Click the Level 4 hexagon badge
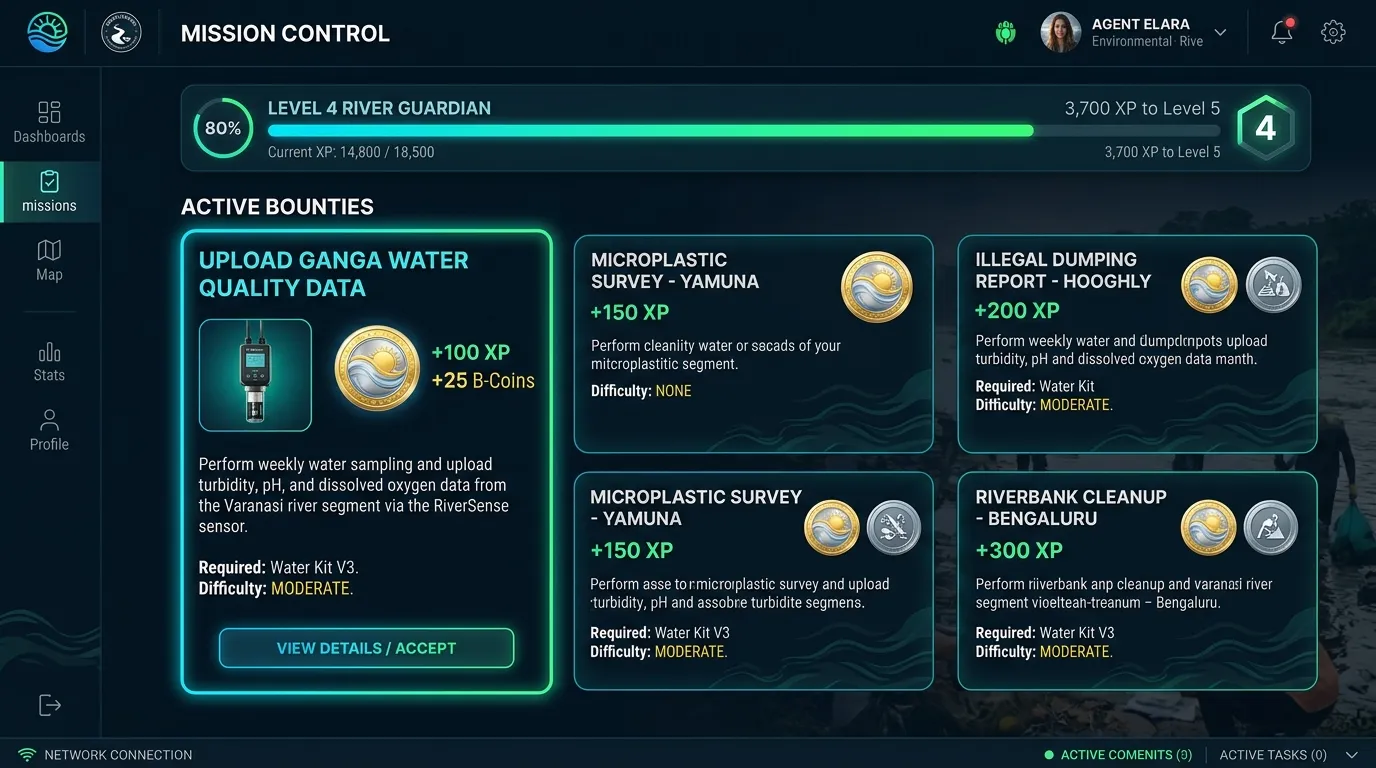Viewport: 1376px width, 768px height. 1266,128
